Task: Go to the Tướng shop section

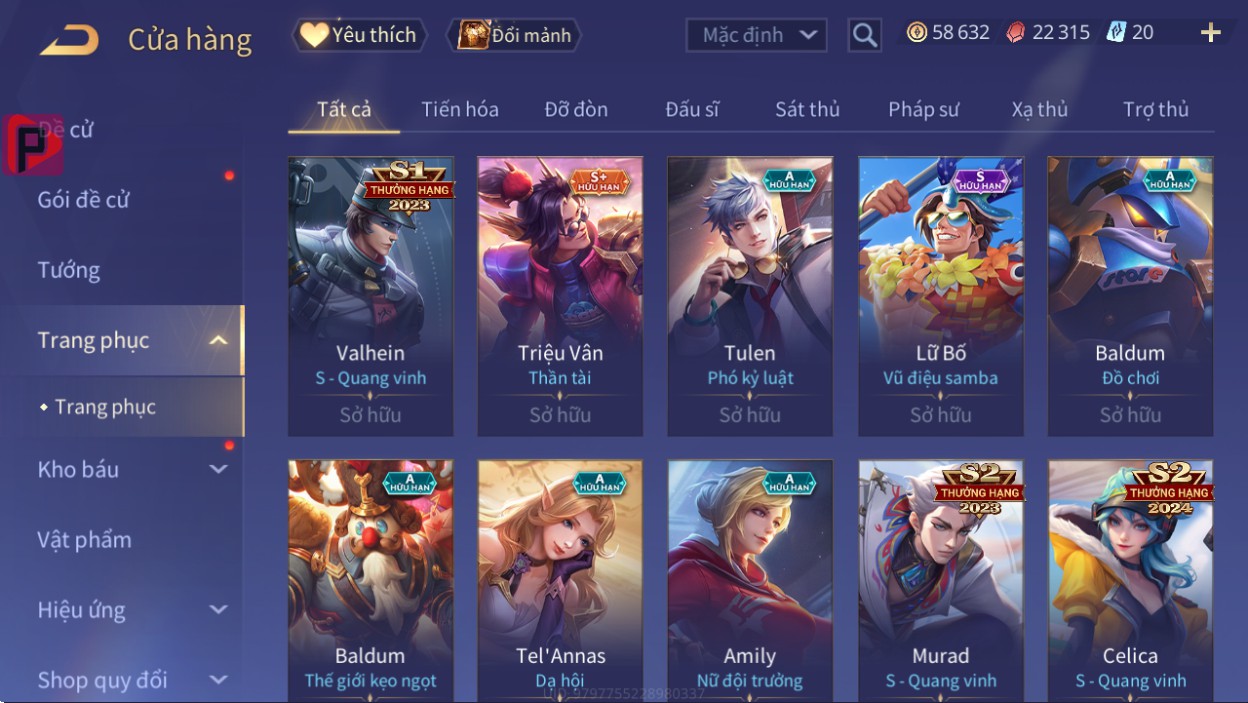Action: pos(69,270)
